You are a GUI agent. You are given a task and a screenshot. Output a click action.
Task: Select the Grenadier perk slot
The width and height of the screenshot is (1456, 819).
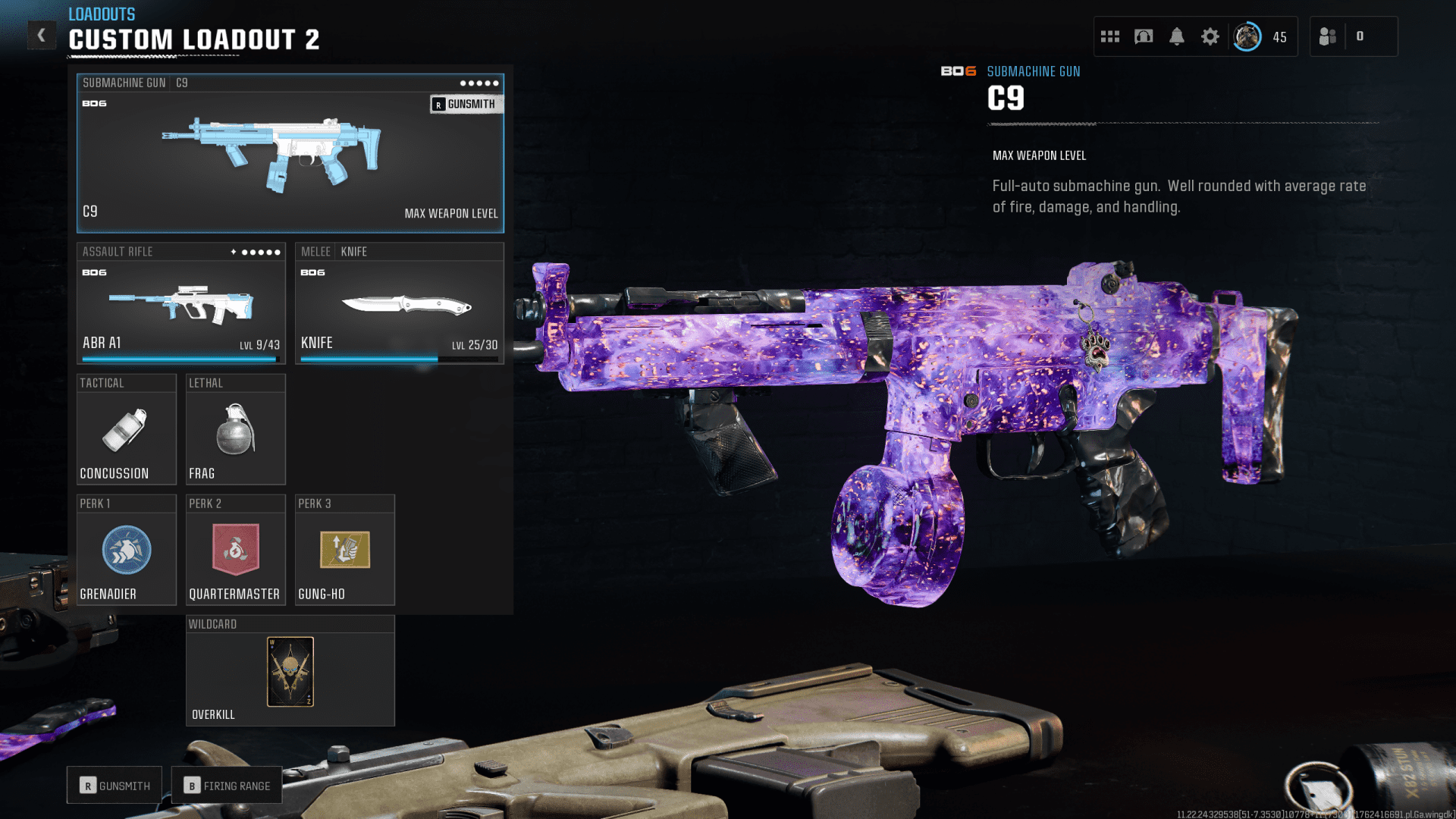[x=126, y=551]
